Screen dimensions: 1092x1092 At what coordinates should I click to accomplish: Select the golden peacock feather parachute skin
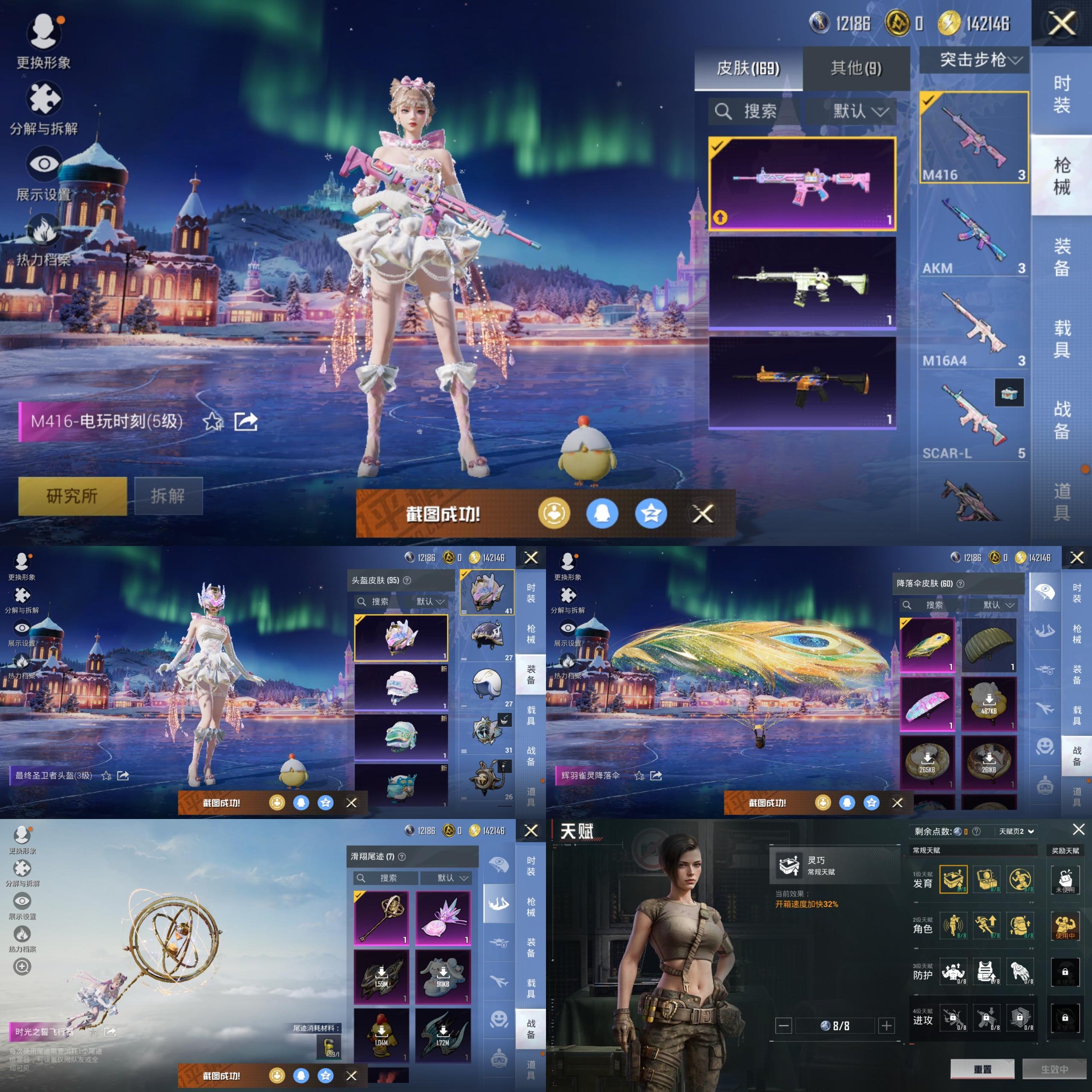pos(927,645)
